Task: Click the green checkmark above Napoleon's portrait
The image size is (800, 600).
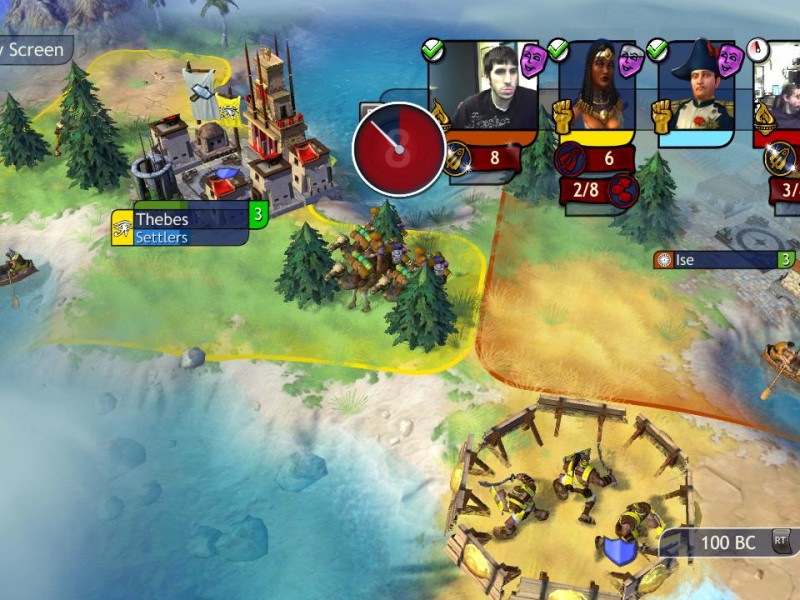Action: 657,49
